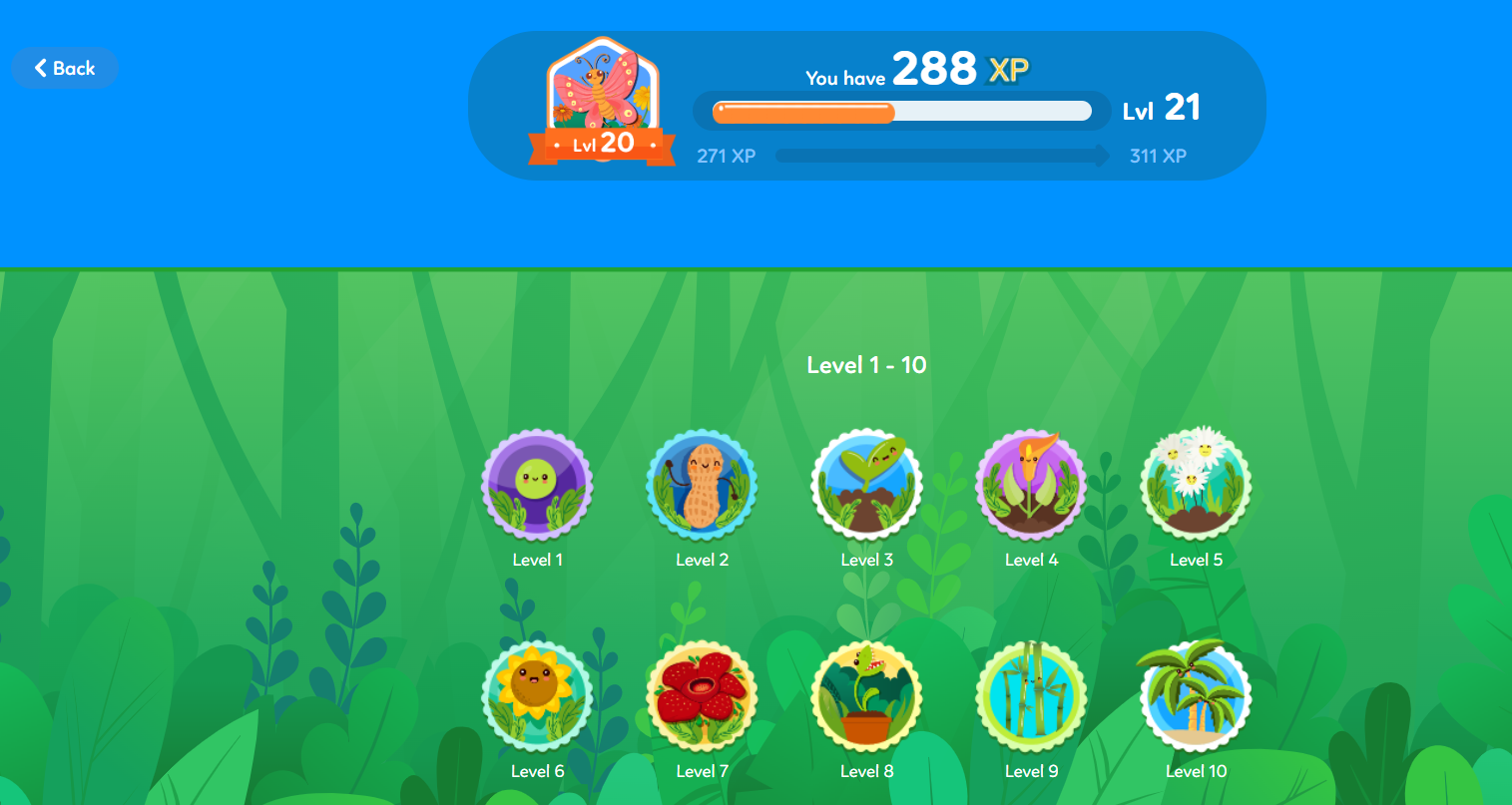Click the XP progress bar

pyautogui.click(x=900, y=111)
